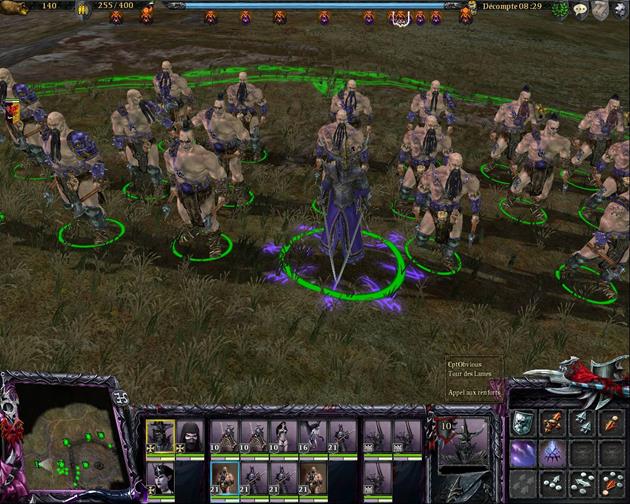The height and width of the screenshot is (504, 630).
Task: Open the grey shield menu icon
Action: pos(599,10)
